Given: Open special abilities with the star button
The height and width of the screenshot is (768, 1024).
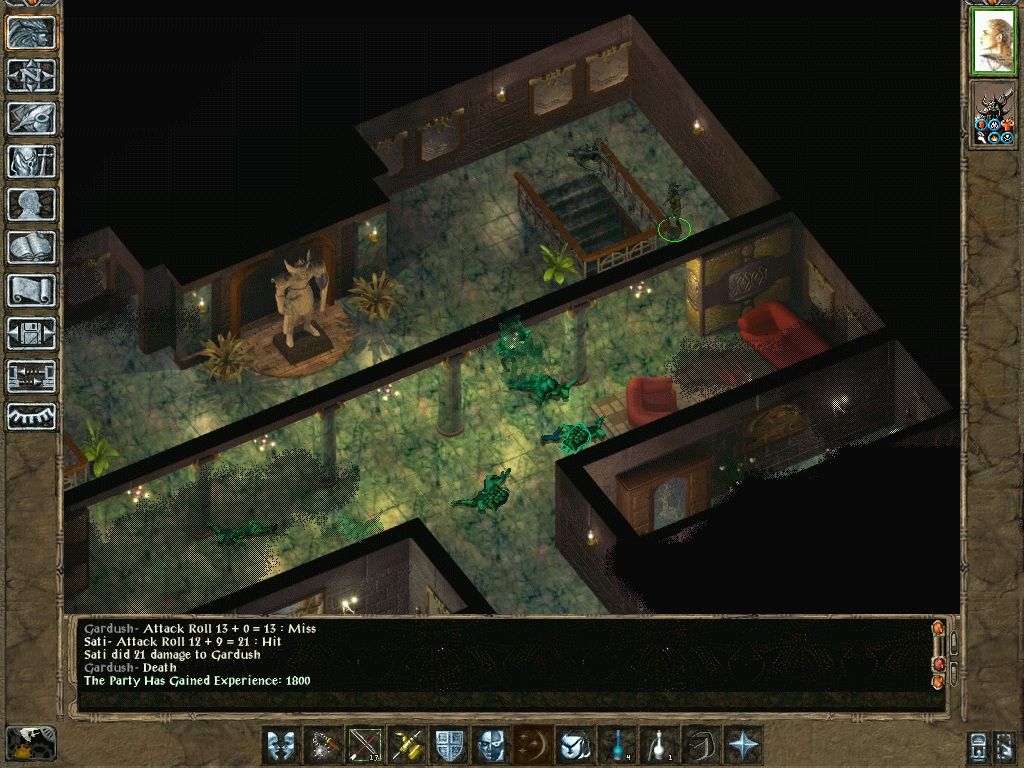Looking at the screenshot, I should coord(743,745).
